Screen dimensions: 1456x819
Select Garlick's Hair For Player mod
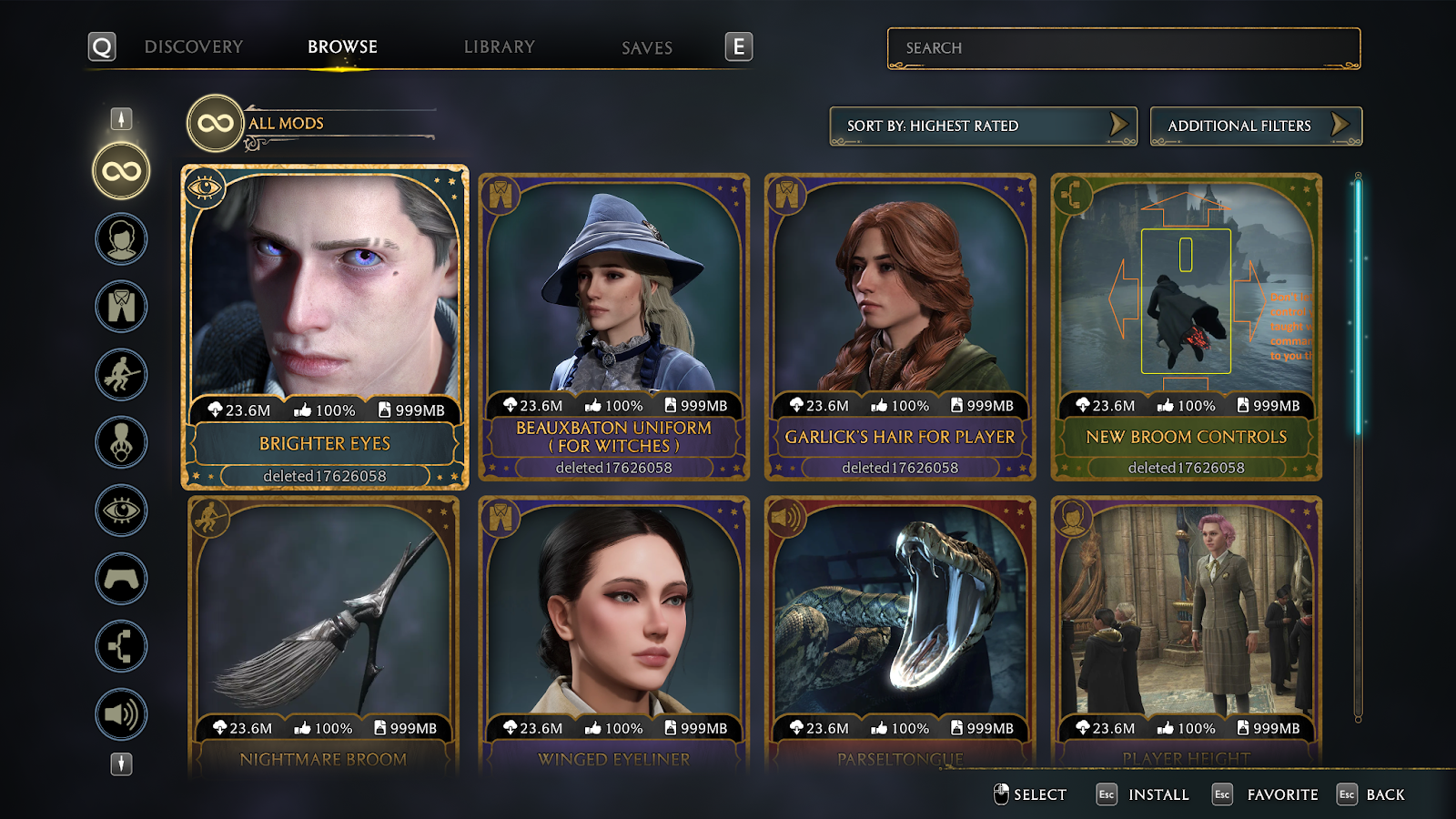coord(900,328)
